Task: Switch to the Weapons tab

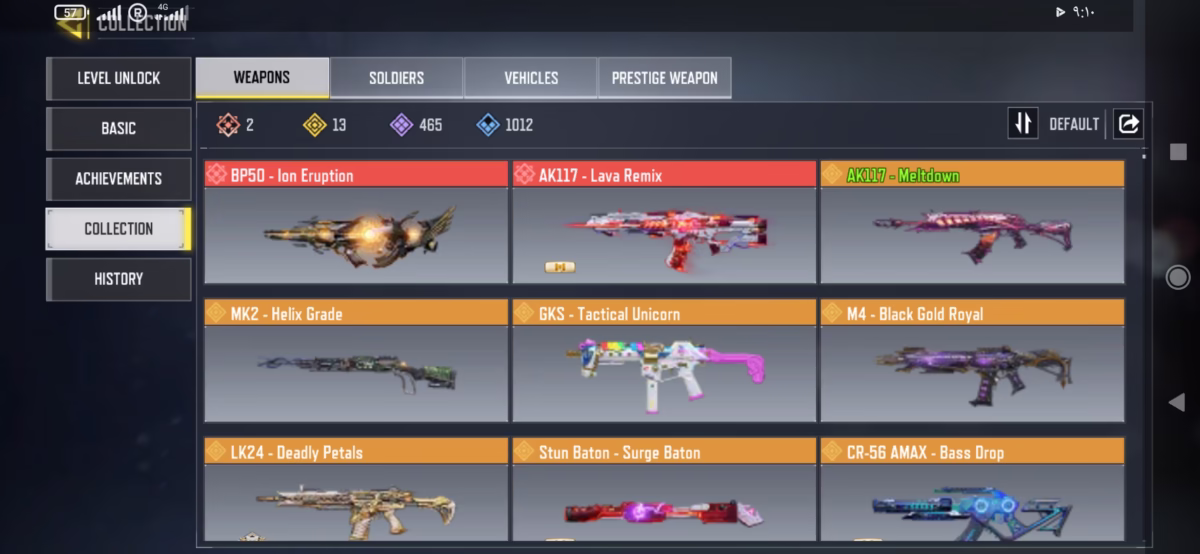Action: 262,78
